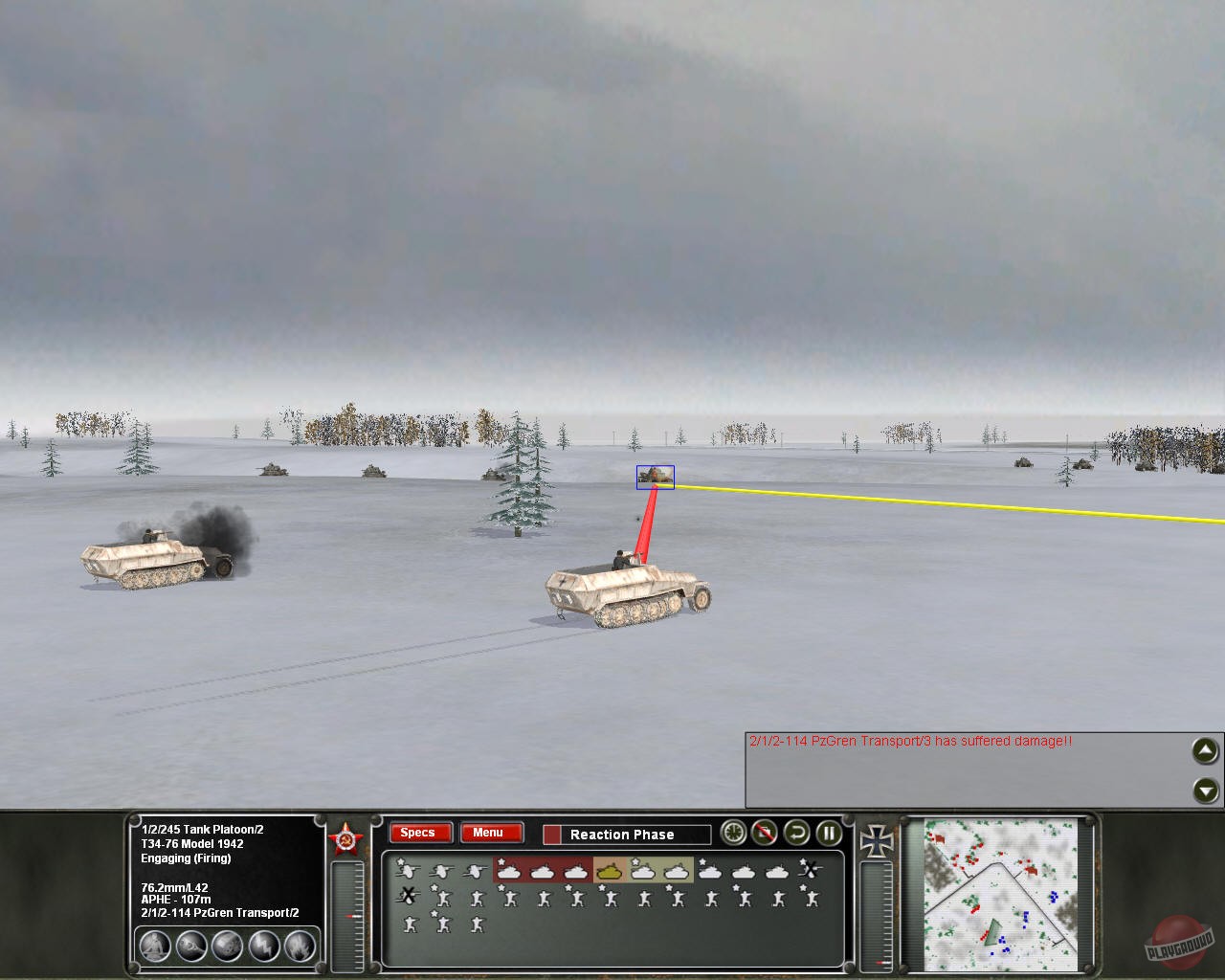Click the curved return arrow icon

[x=796, y=834]
